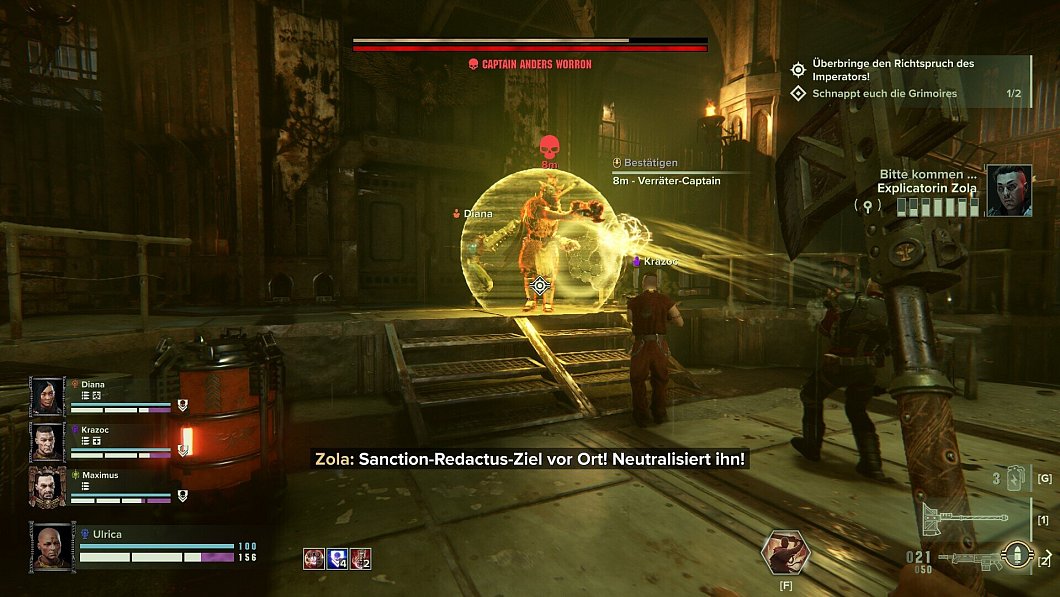The width and height of the screenshot is (1060, 597).
Task: Click the Verräter-Captain target tag label
Action: (x=666, y=181)
